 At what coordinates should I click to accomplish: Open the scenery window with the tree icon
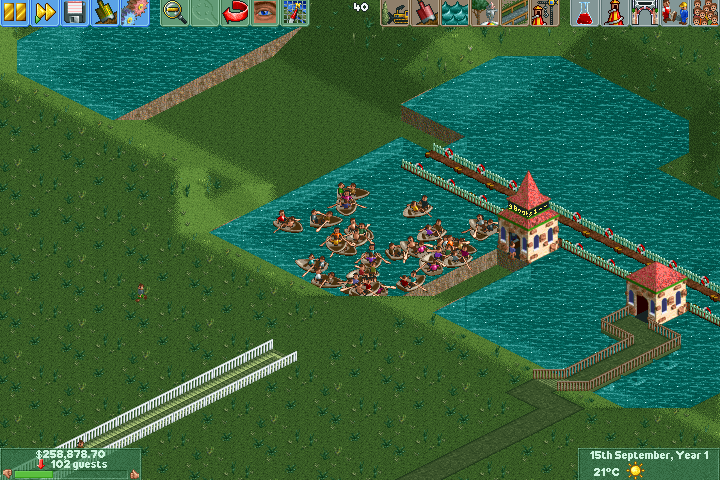coord(484,12)
